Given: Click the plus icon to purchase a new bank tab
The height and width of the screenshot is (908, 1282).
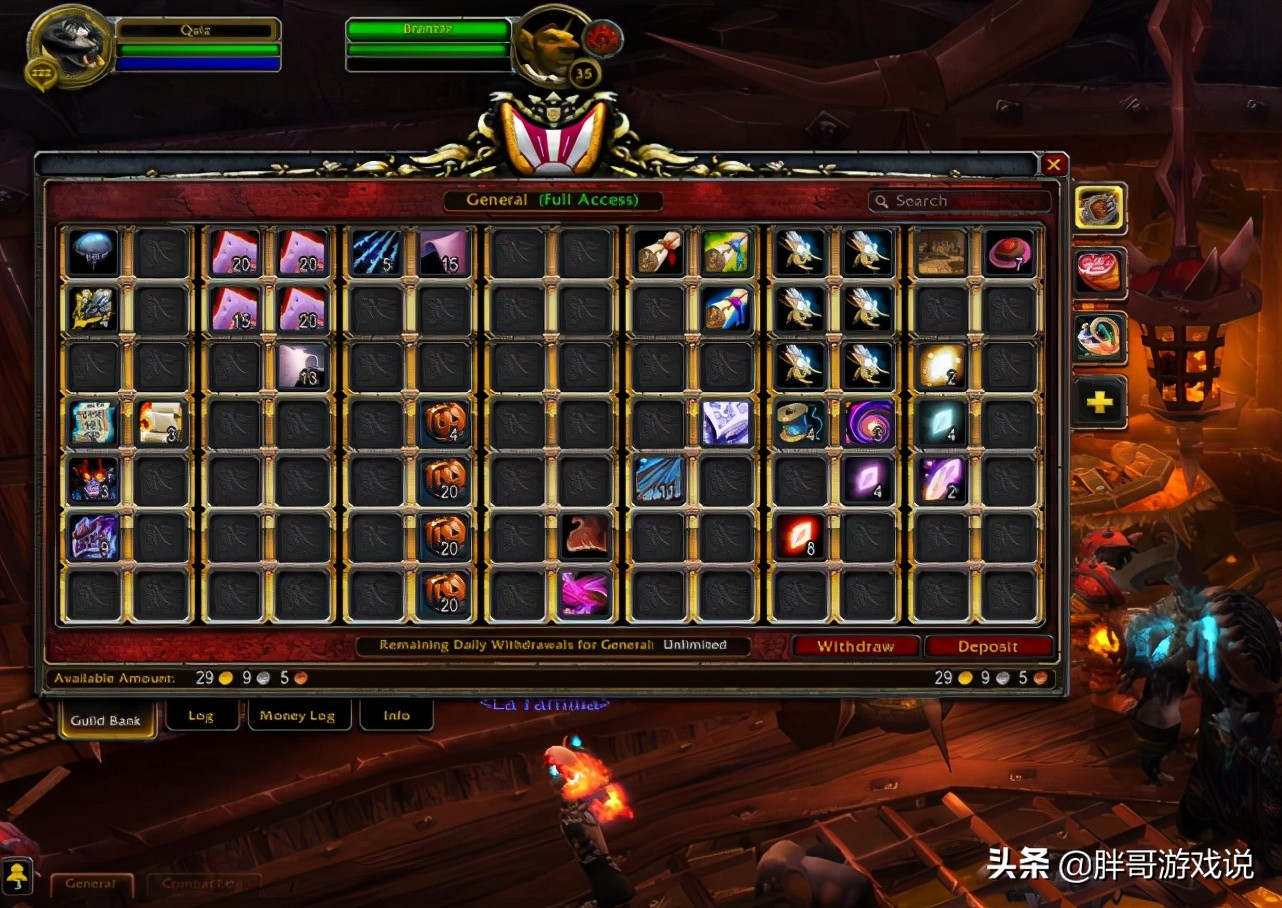Looking at the screenshot, I should click(1098, 402).
